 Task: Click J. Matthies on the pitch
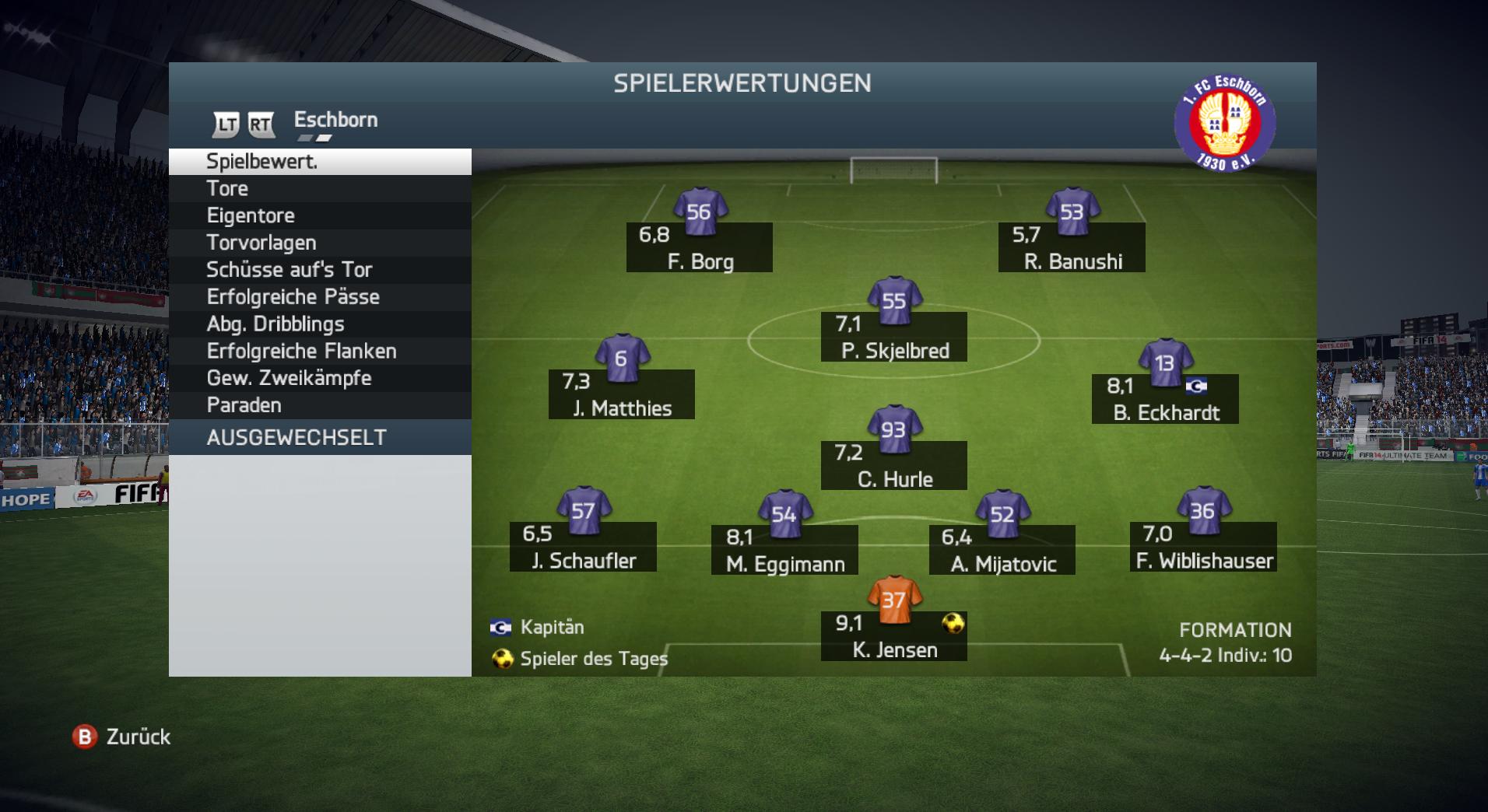[621, 394]
